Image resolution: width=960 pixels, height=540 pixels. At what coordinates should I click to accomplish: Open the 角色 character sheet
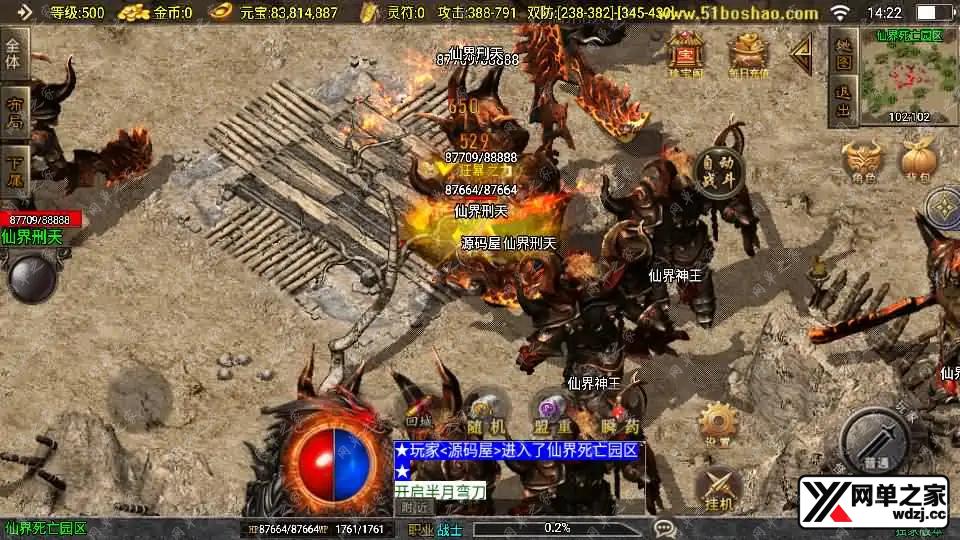point(864,160)
